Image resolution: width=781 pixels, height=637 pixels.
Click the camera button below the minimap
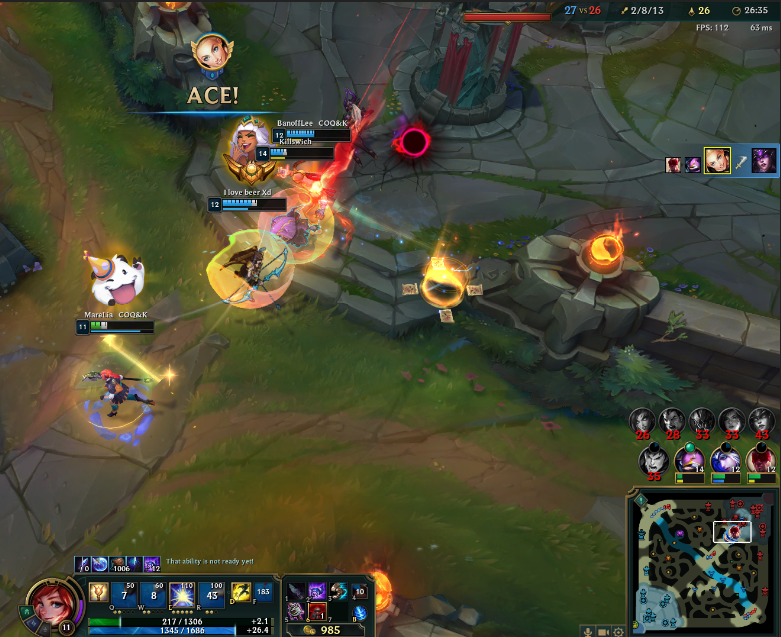604,631
